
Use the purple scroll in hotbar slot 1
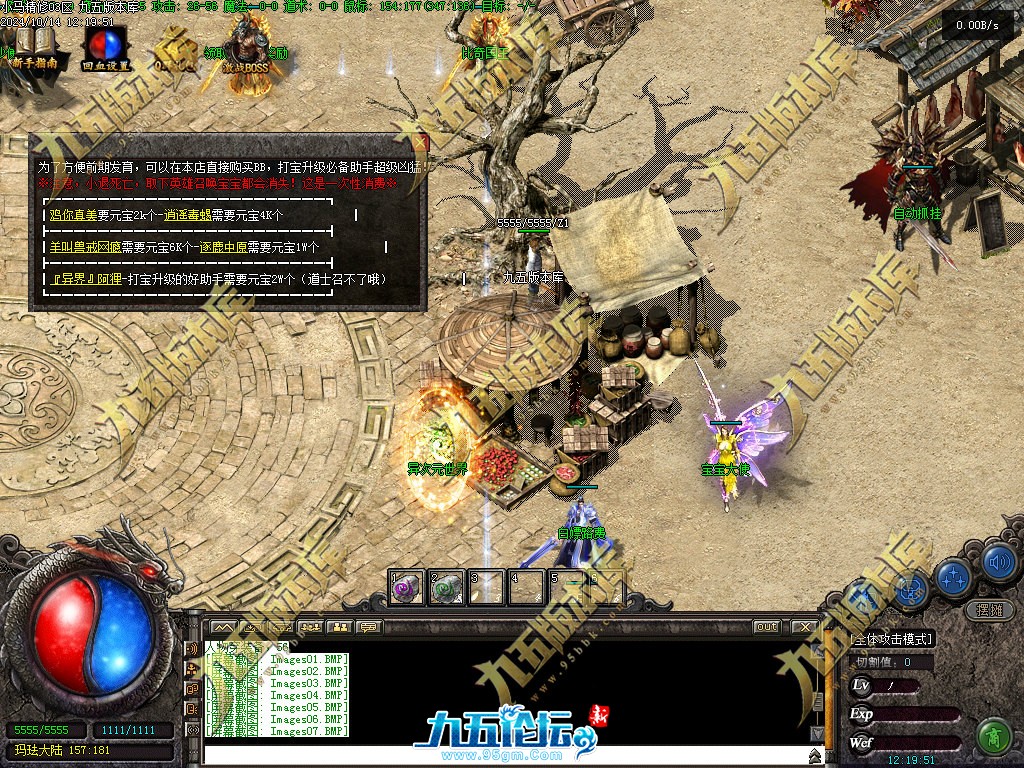[x=405, y=589]
